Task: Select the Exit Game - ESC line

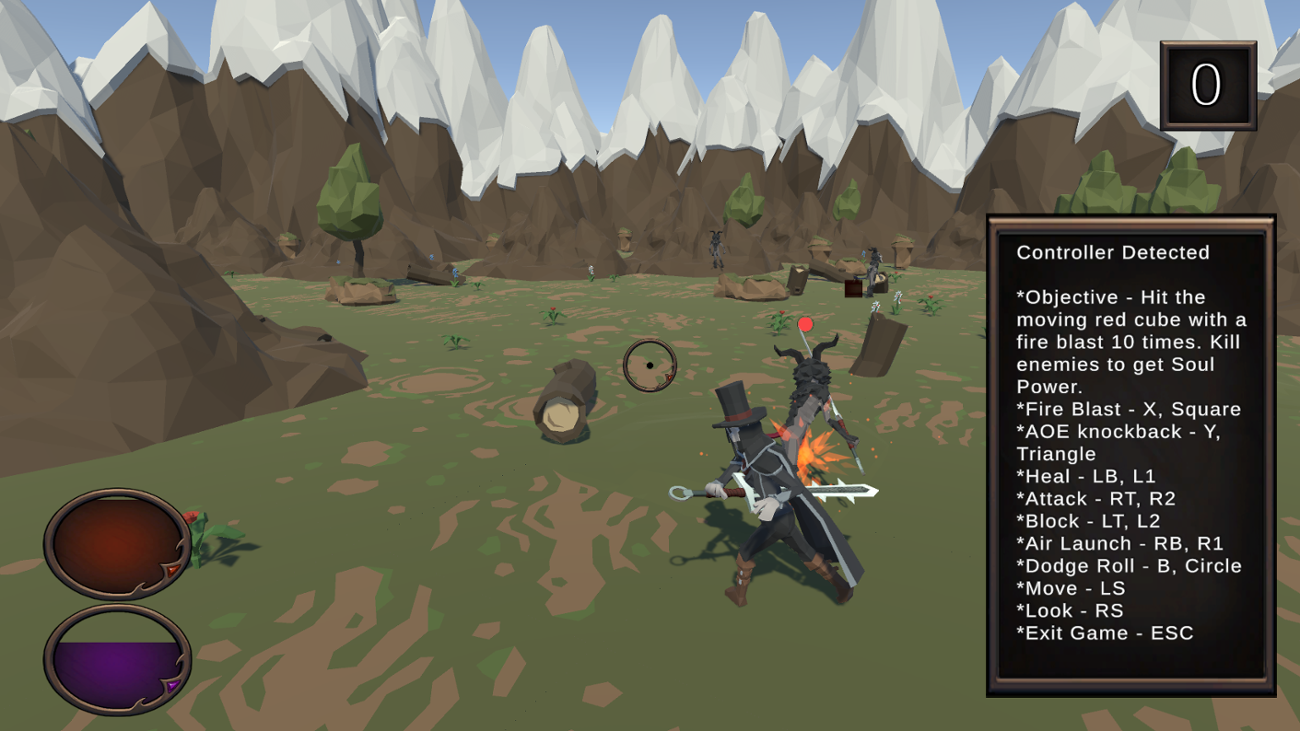Action: click(1103, 632)
